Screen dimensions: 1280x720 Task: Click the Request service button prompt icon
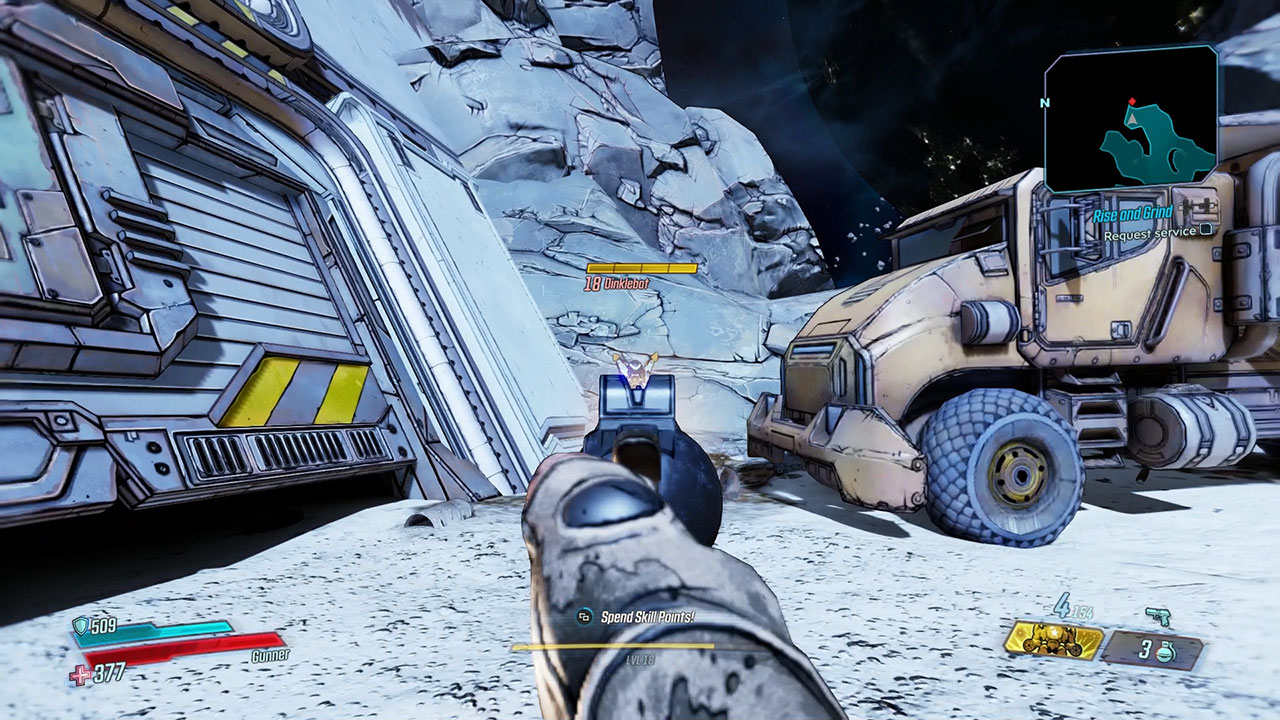pos(1205,230)
